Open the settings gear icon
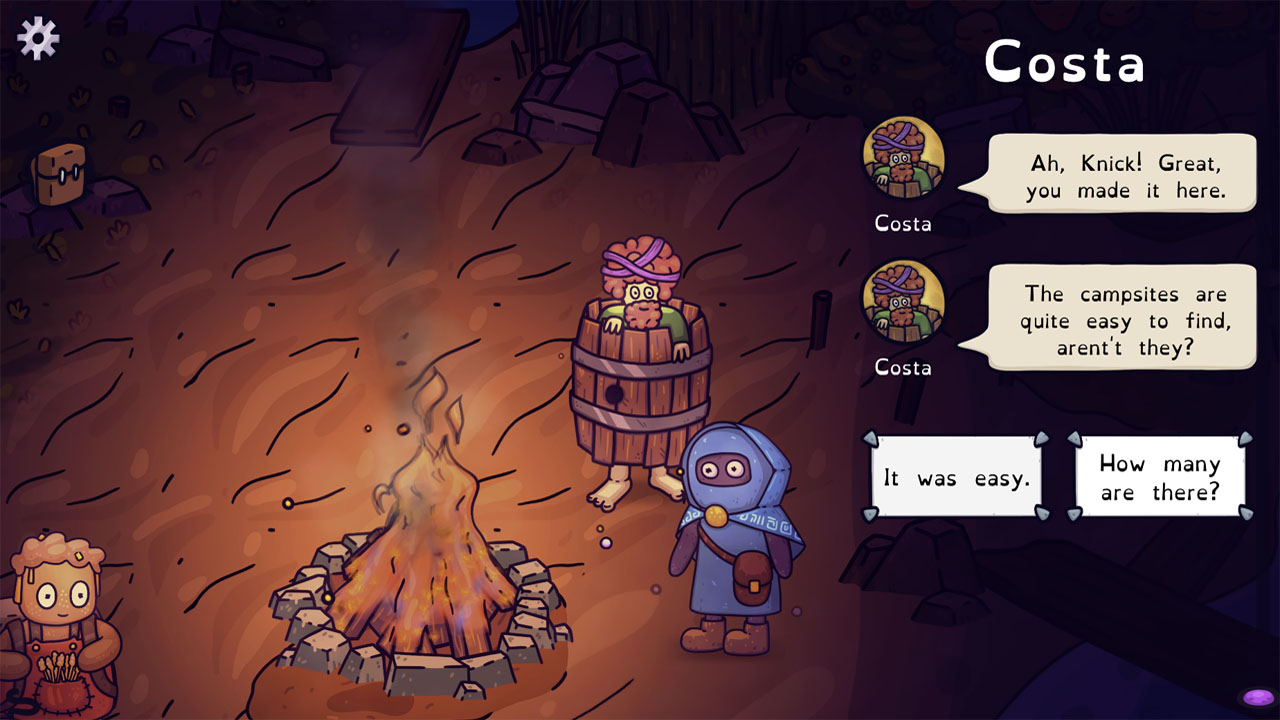Image resolution: width=1280 pixels, height=720 pixels. (37, 38)
